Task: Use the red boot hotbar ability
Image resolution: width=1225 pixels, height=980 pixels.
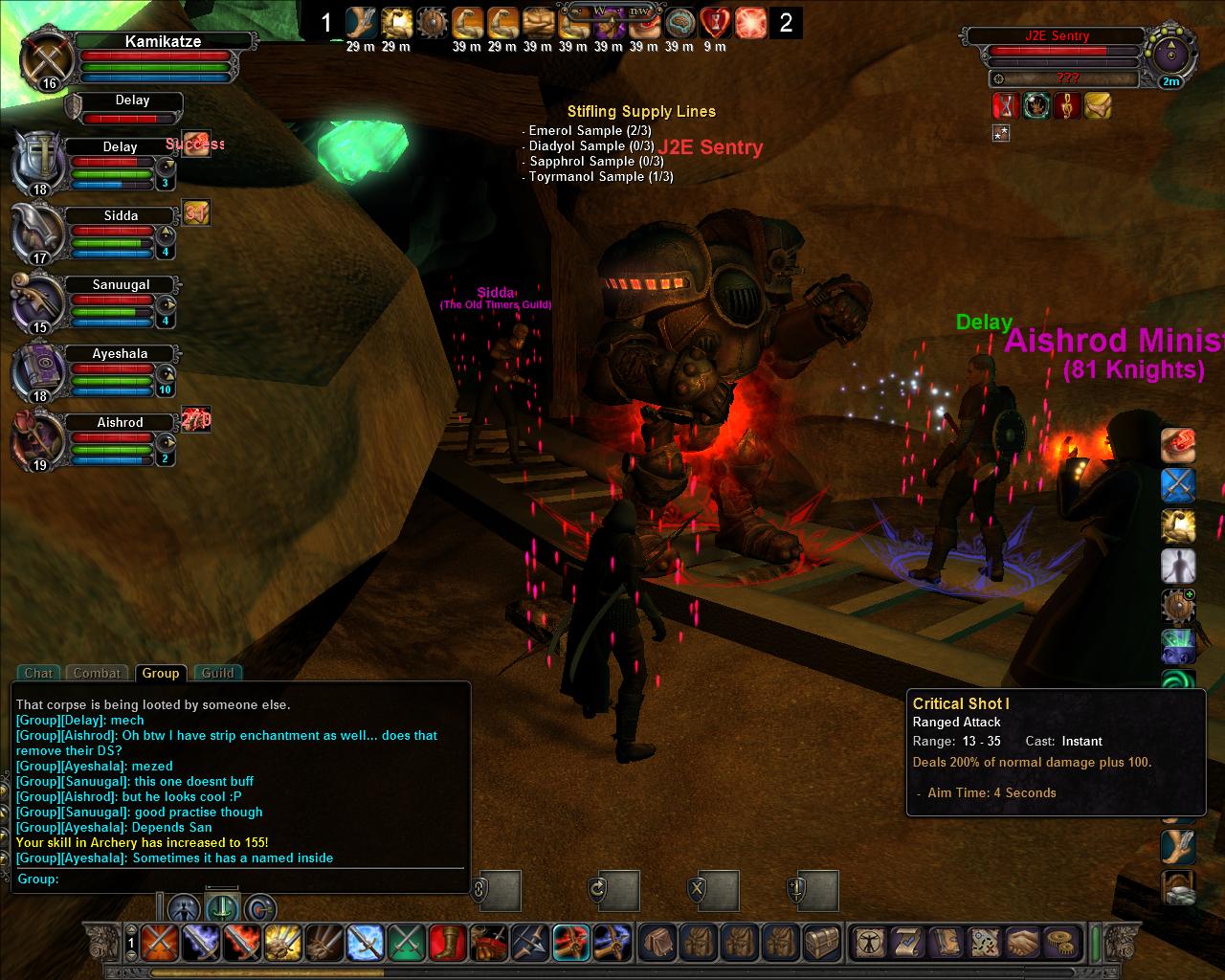Action: tap(447, 943)
